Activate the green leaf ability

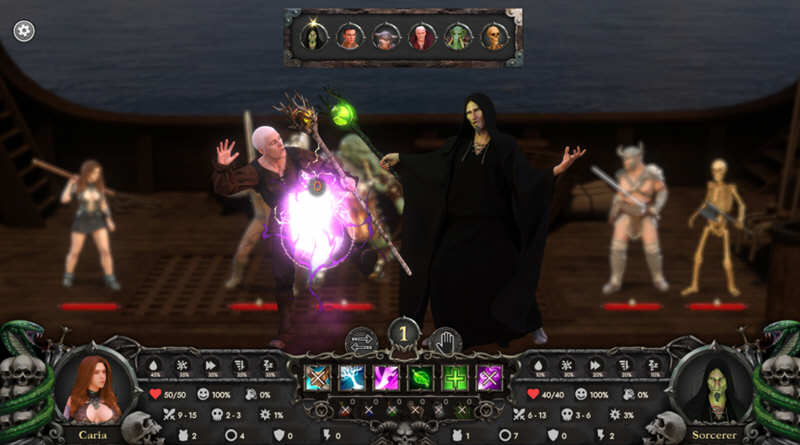click(420, 378)
